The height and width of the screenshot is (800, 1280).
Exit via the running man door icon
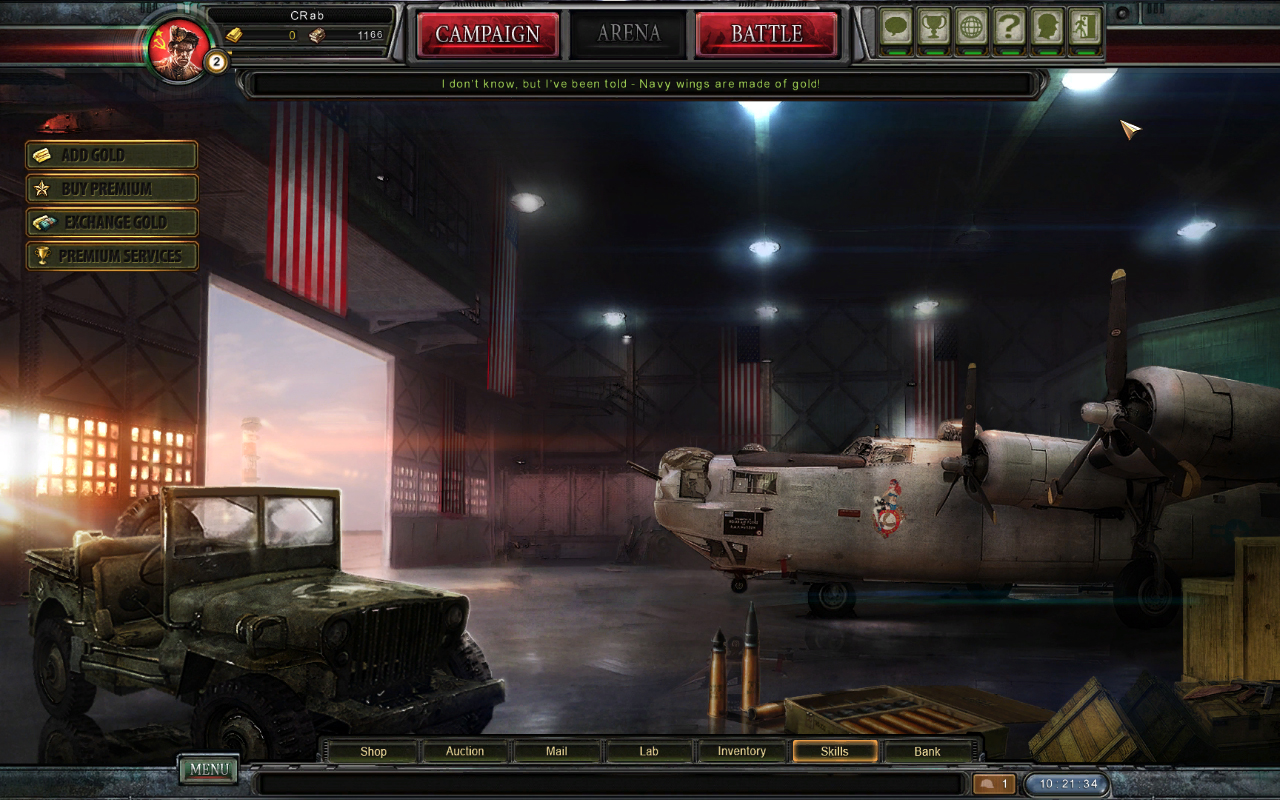[x=1084, y=27]
